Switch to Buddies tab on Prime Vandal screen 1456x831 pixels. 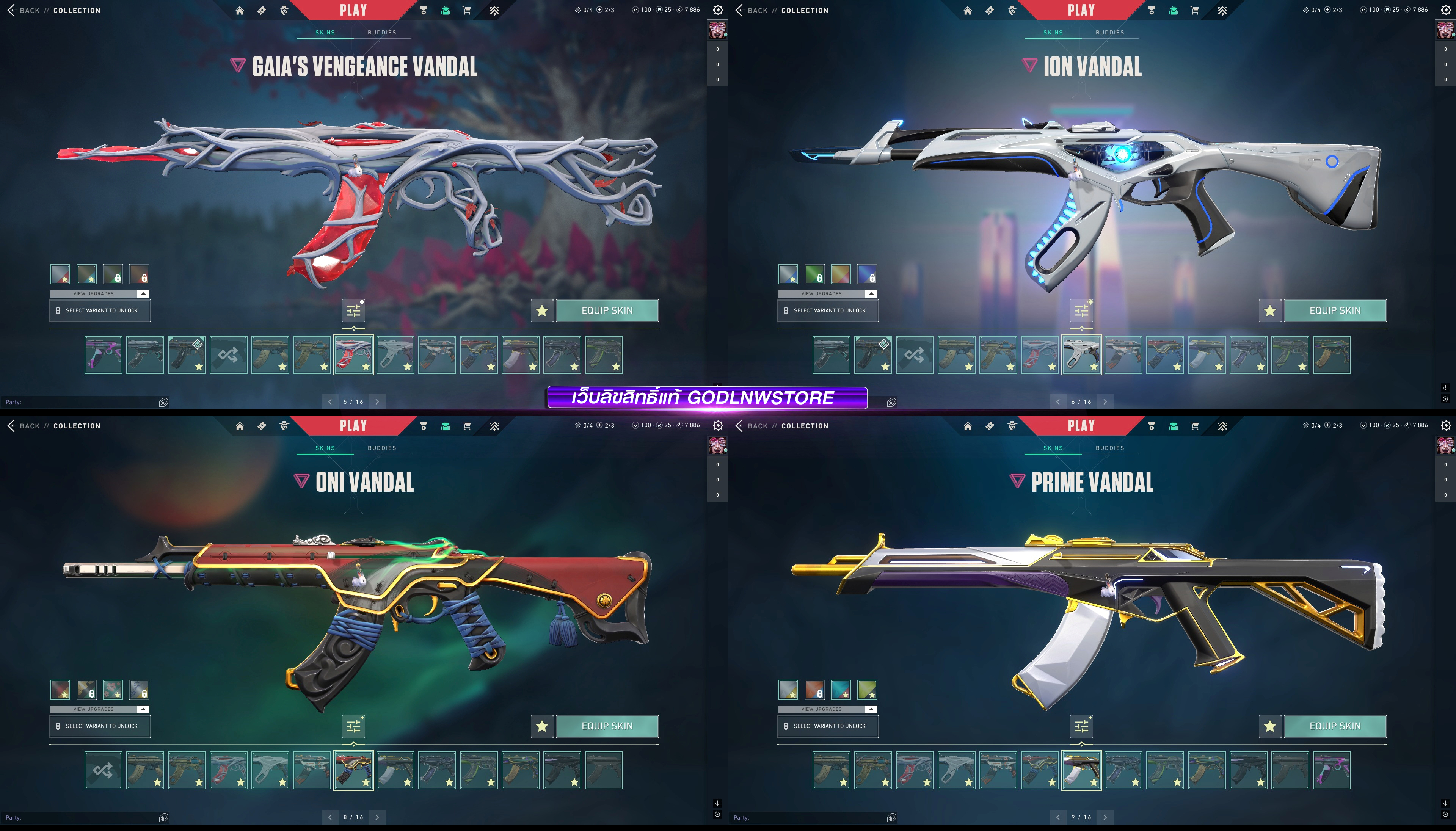[x=1109, y=448]
